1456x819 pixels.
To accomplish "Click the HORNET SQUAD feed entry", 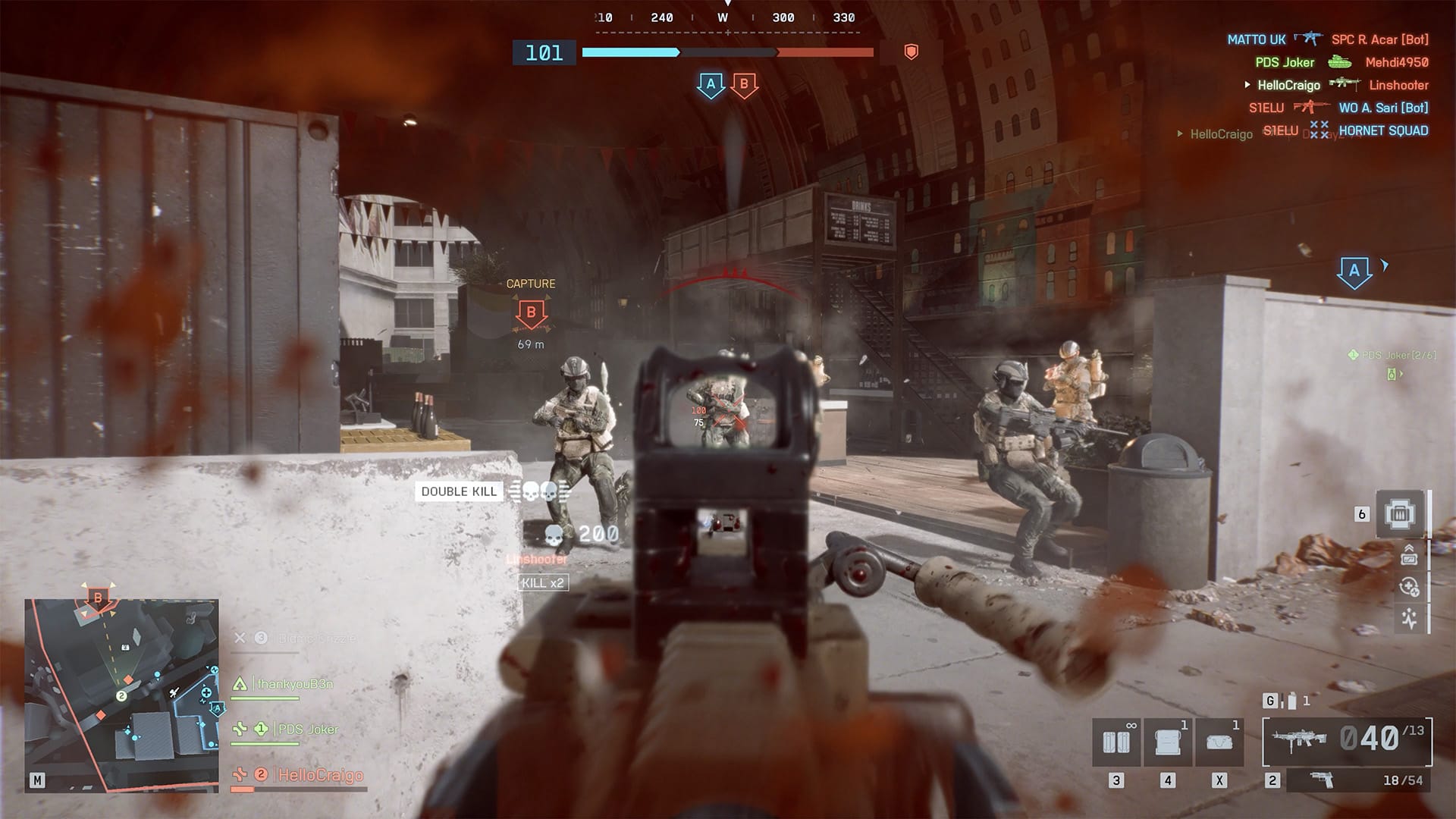I will click(x=1383, y=130).
